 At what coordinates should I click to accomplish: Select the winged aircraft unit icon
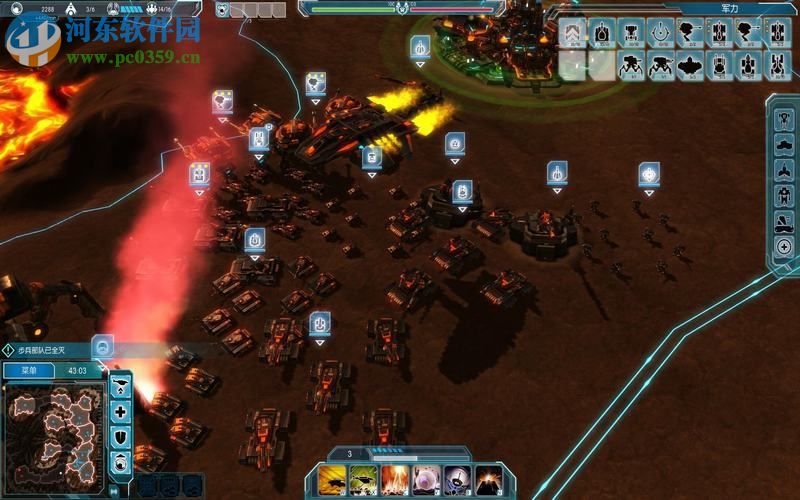[690, 65]
